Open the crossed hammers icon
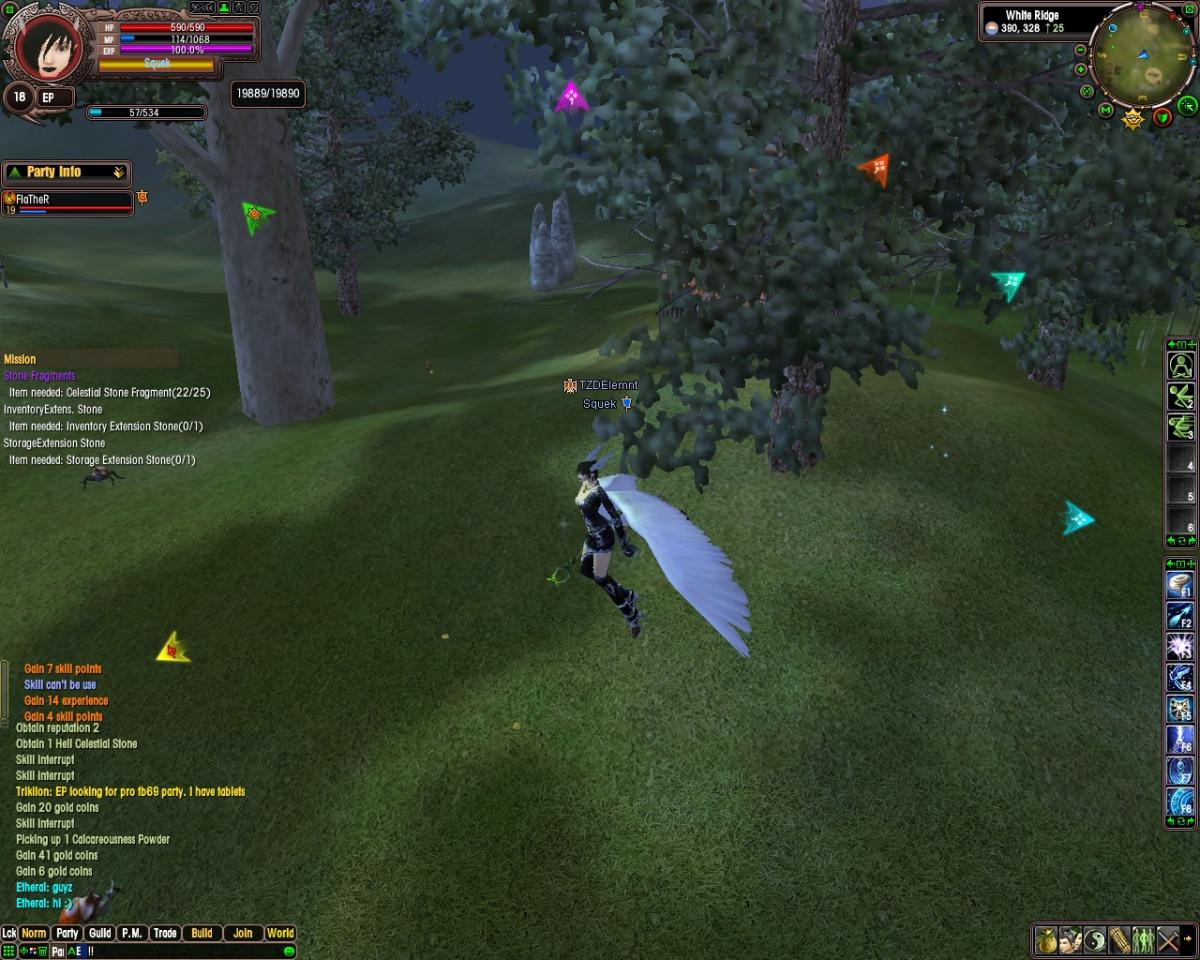The height and width of the screenshot is (960, 1200). coord(1169,940)
